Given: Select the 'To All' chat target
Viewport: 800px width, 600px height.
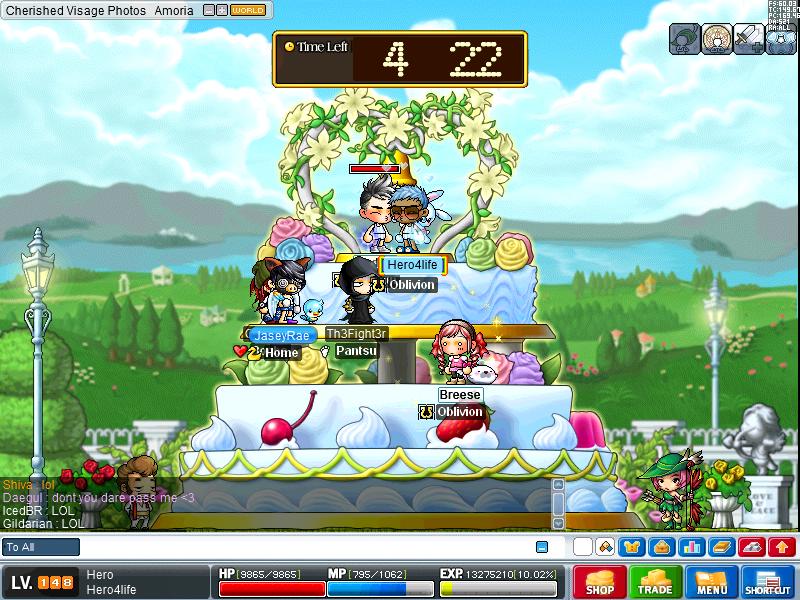Looking at the screenshot, I should coord(41,547).
